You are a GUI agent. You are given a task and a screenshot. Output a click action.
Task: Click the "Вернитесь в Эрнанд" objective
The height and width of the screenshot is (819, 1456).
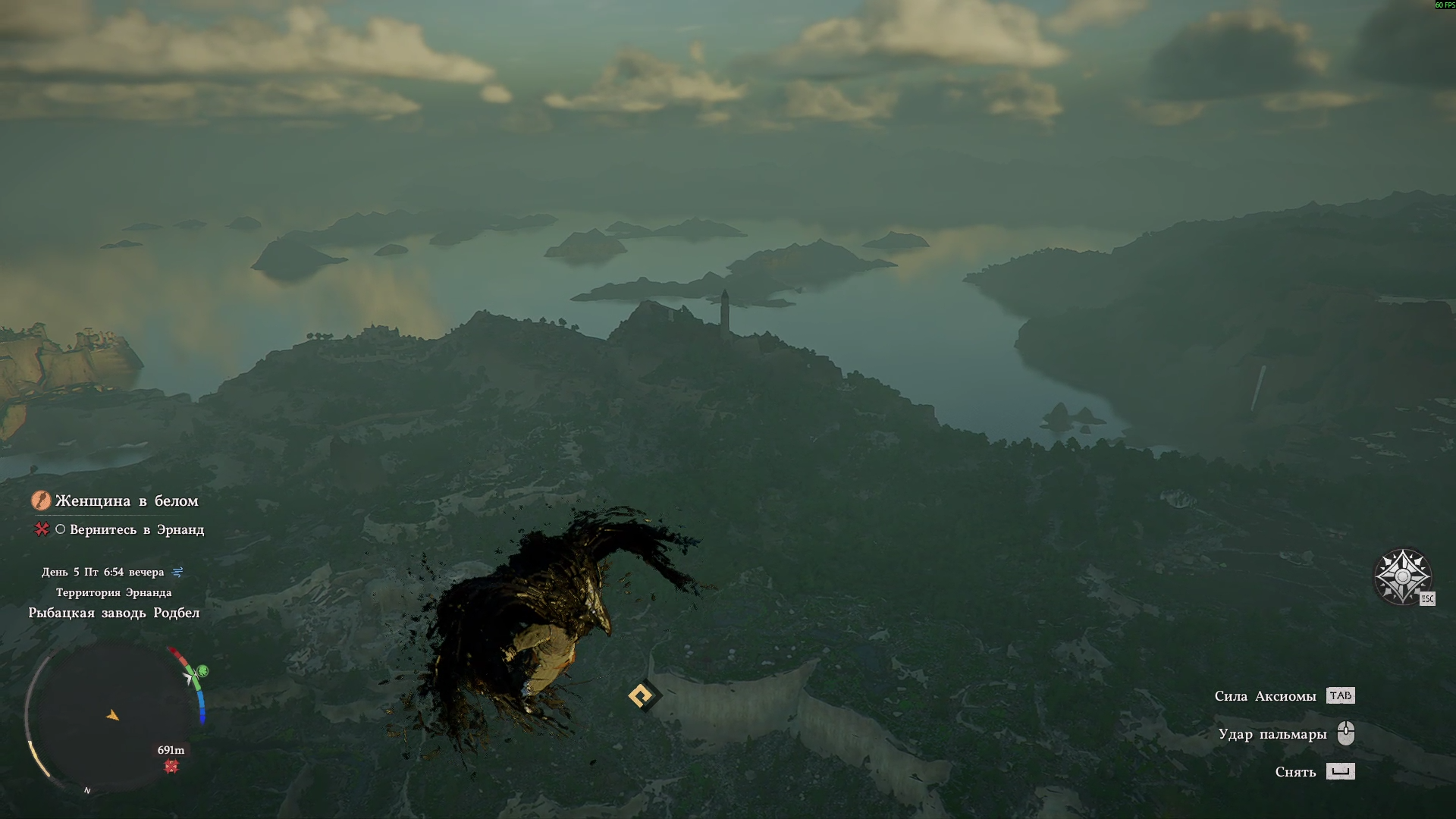coord(136,529)
